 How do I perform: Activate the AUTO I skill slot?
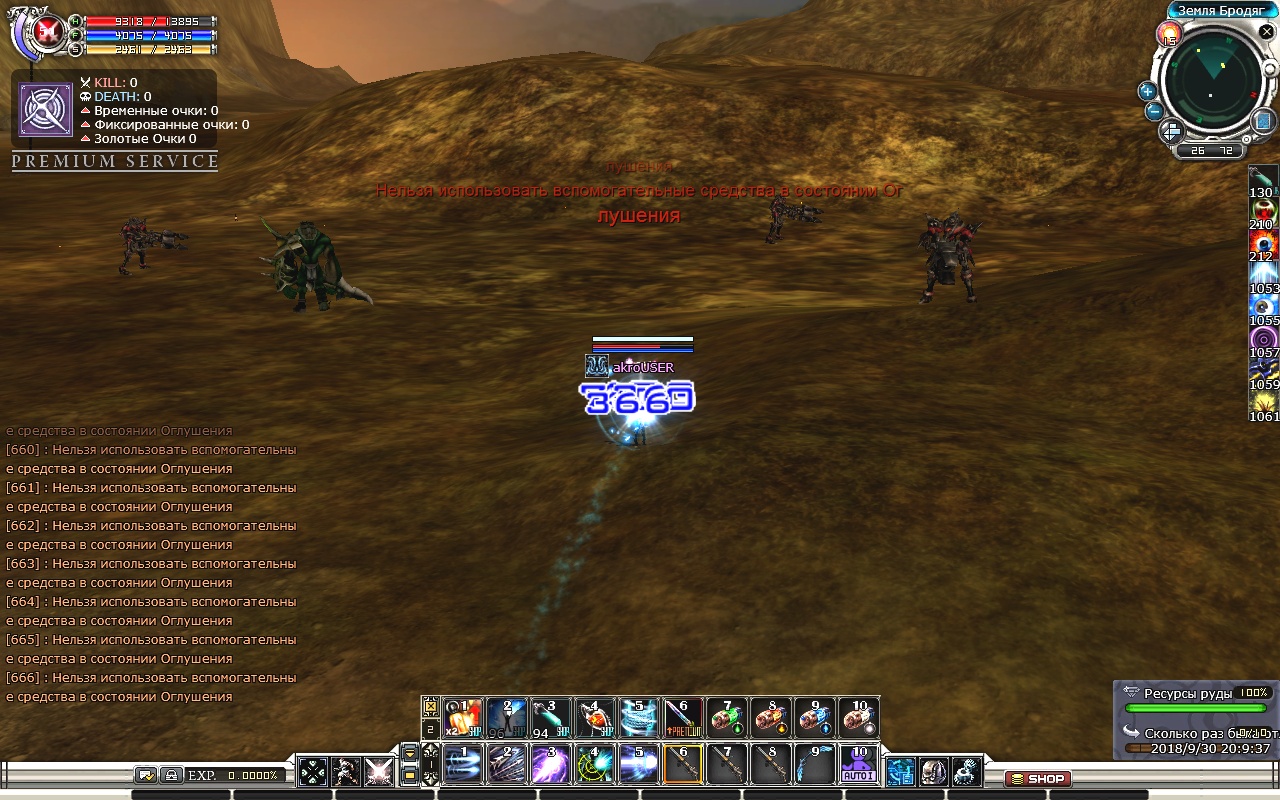coord(858,764)
